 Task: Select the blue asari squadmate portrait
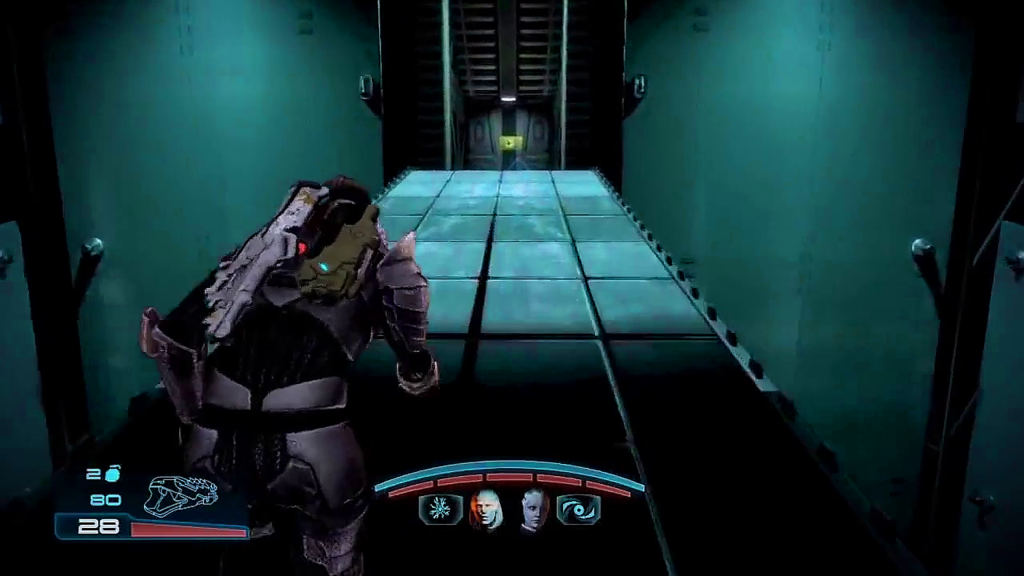point(532,510)
